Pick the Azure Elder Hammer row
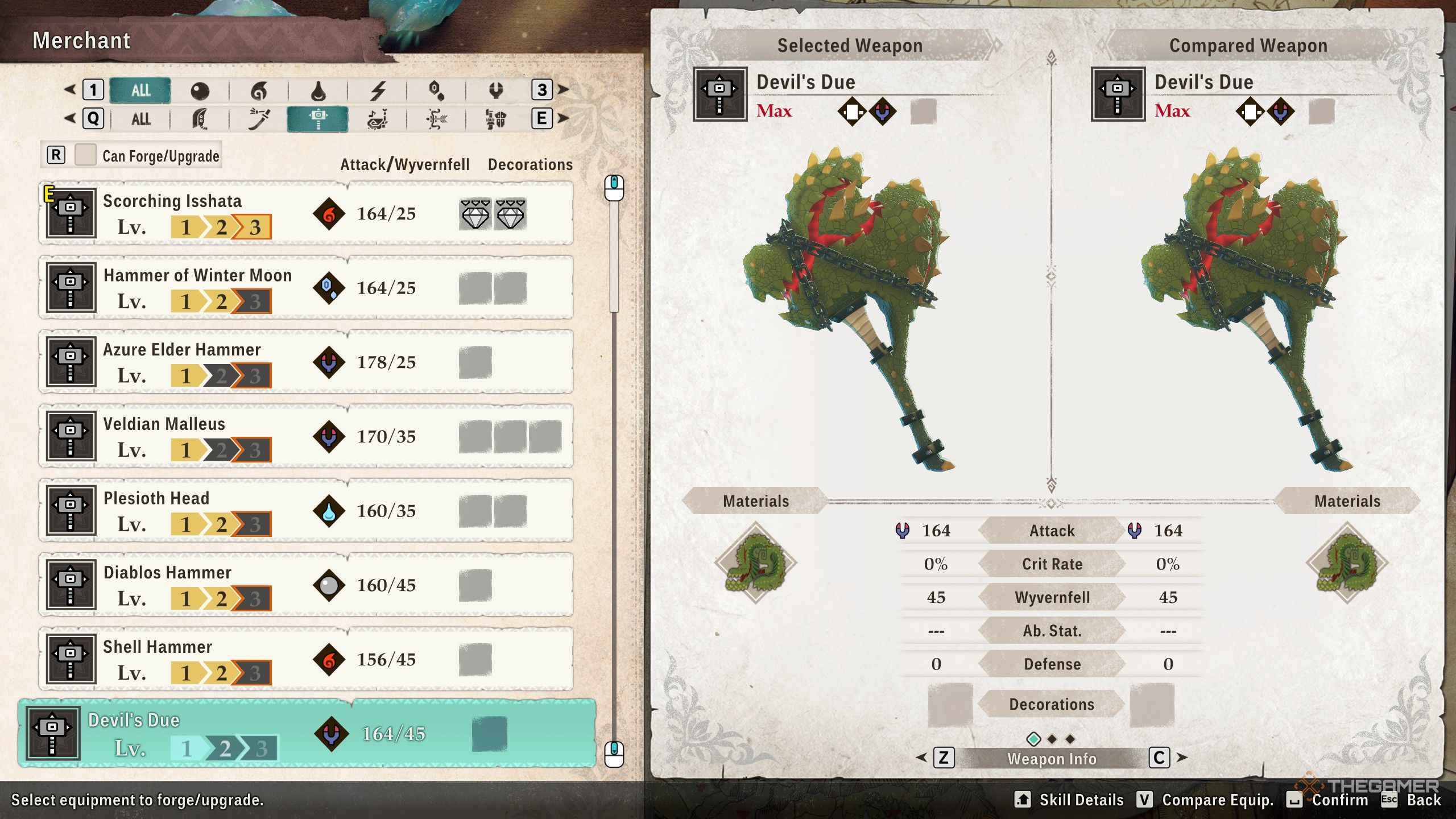1456x819 pixels. (306, 362)
